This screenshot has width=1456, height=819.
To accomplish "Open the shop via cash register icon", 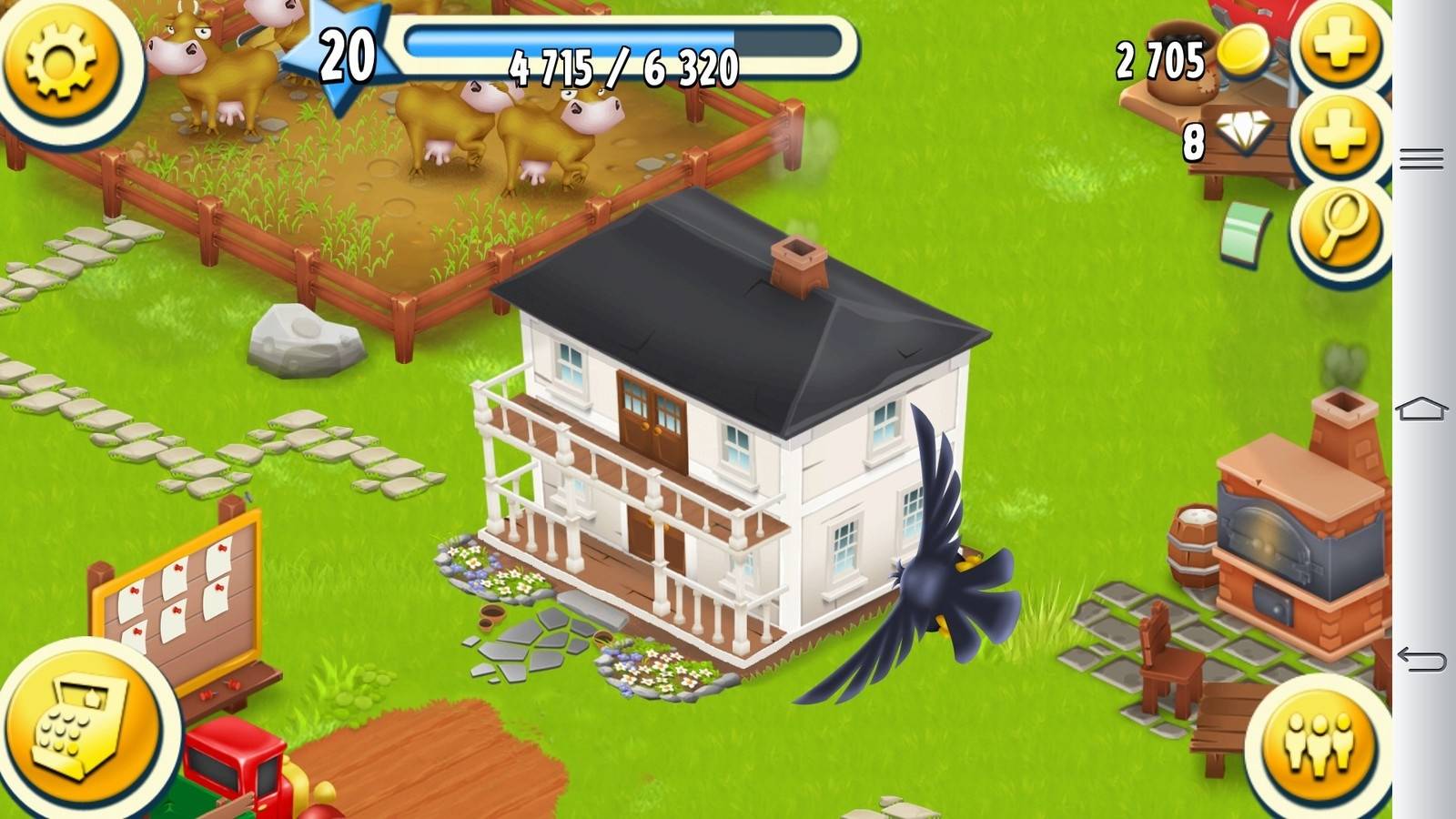I will [80, 728].
